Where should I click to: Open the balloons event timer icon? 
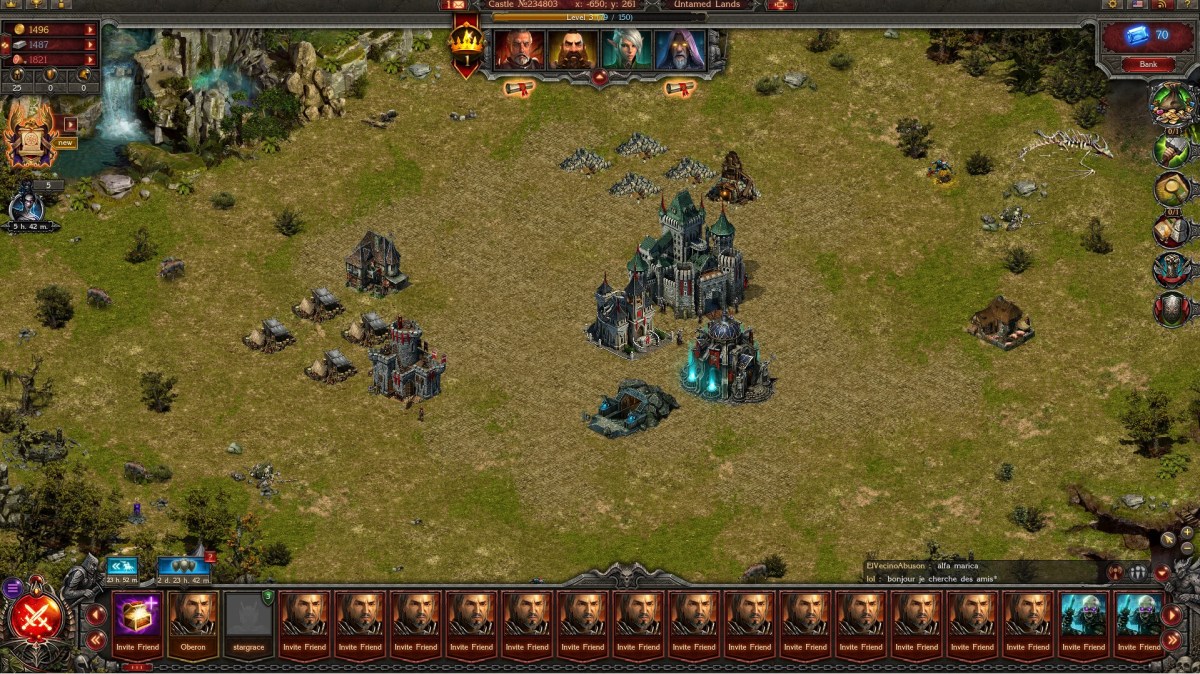(183, 569)
